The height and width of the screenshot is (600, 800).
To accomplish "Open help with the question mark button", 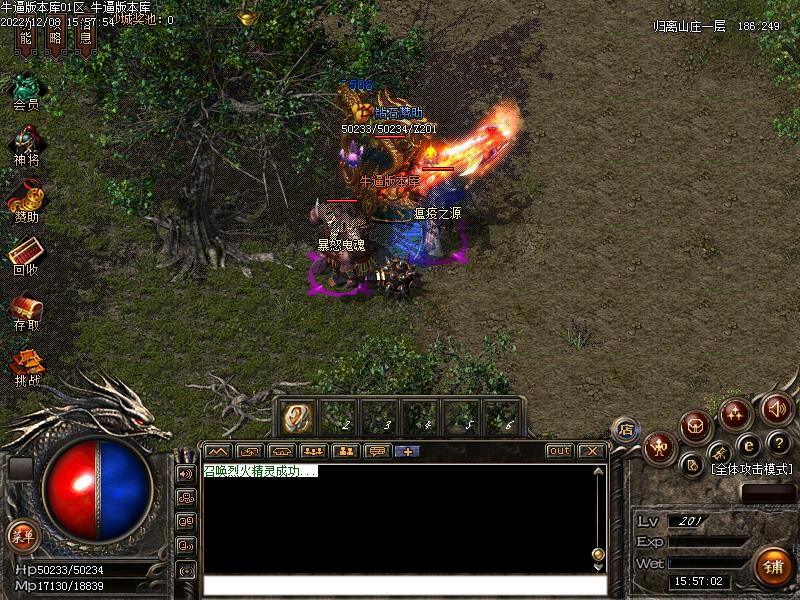I will point(779,444).
